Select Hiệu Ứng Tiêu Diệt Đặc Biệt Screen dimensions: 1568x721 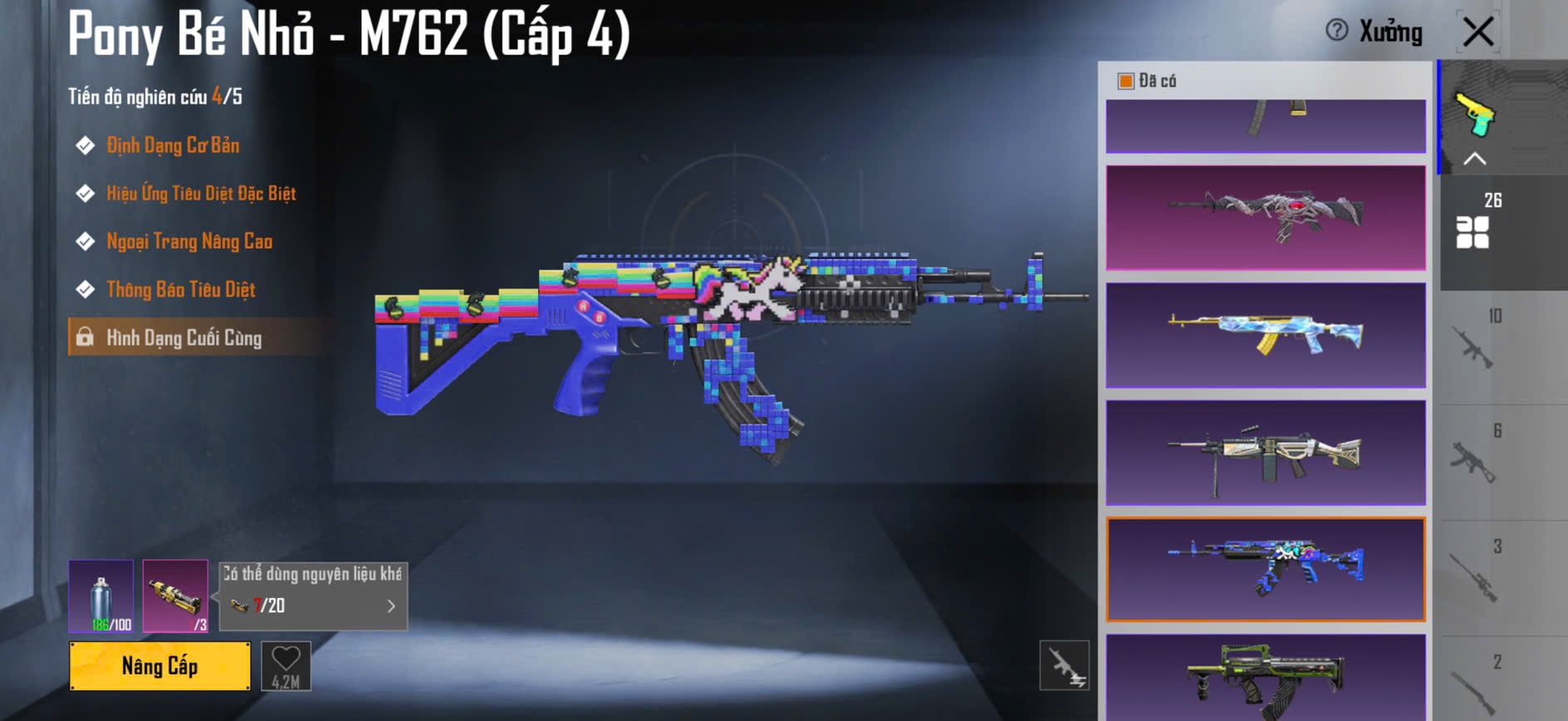pyautogui.click(x=201, y=194)
